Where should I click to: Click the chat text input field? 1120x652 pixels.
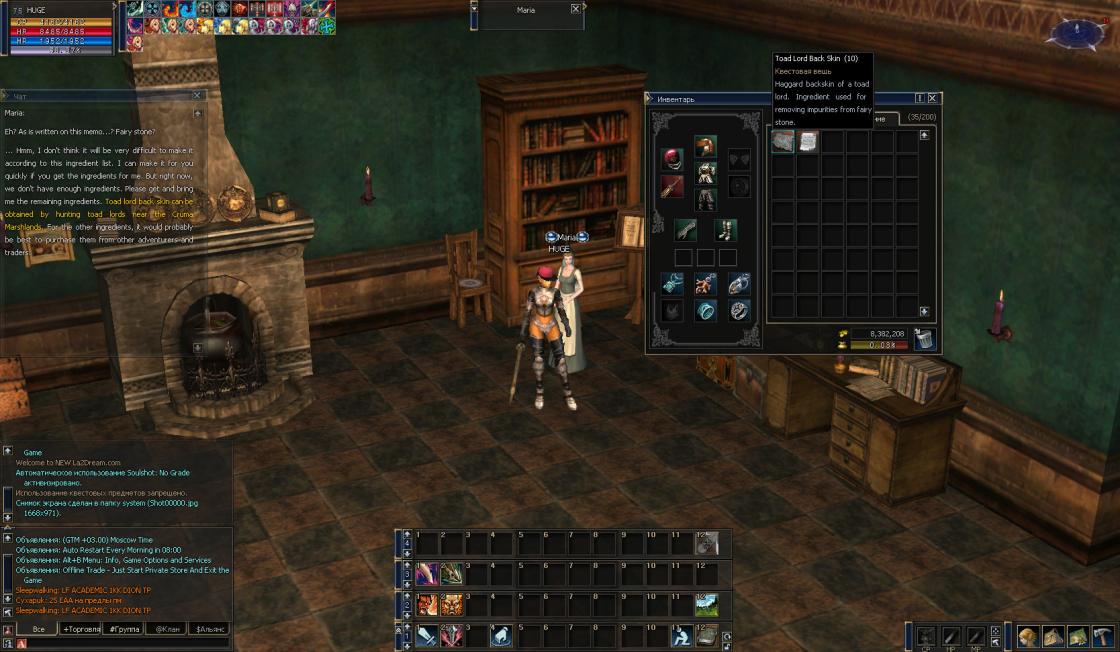point(120,643)
